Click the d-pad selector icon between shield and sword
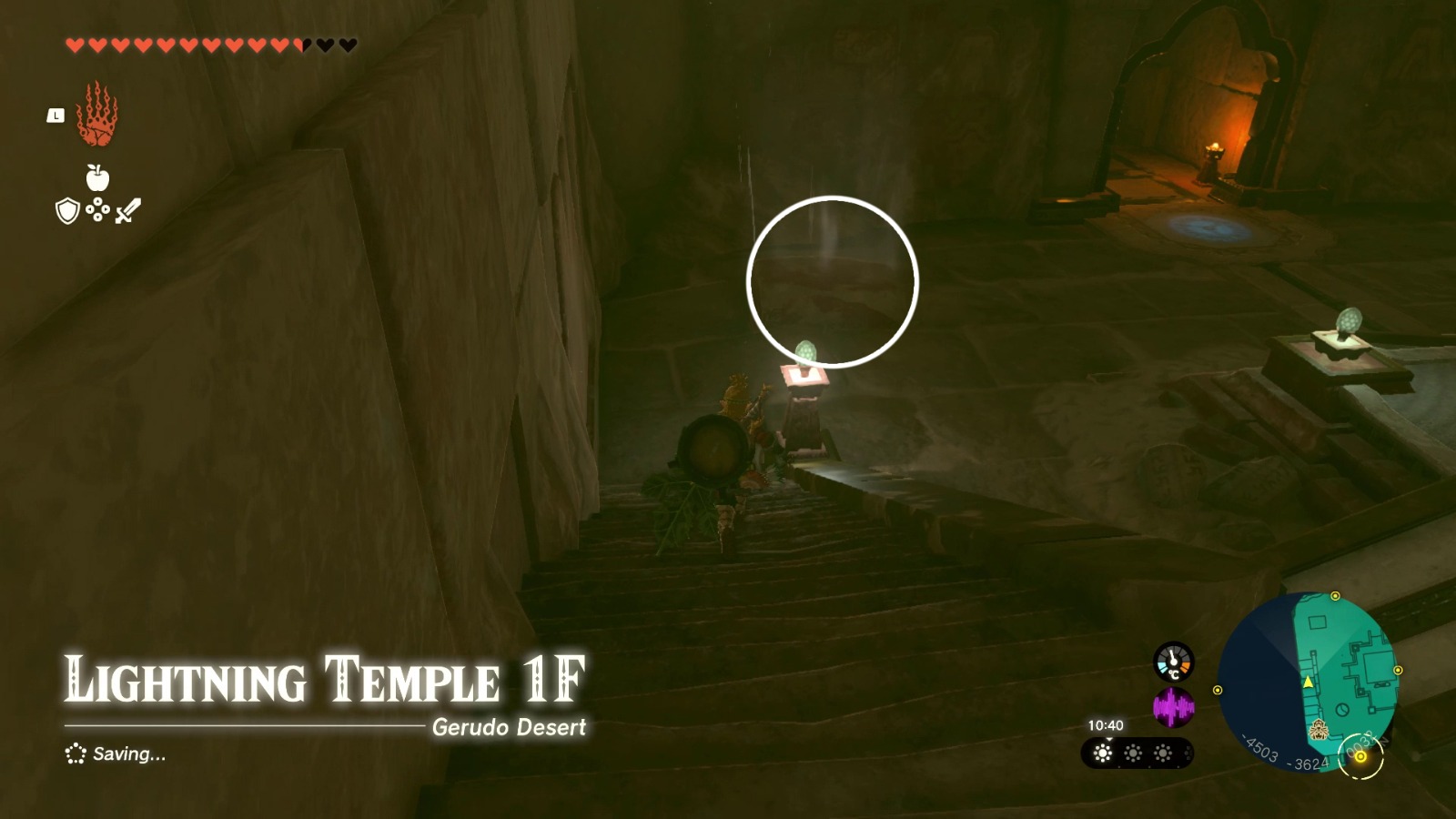This screenshot has height=819, width=1456. pyautogui.click(x=97, y=210)
